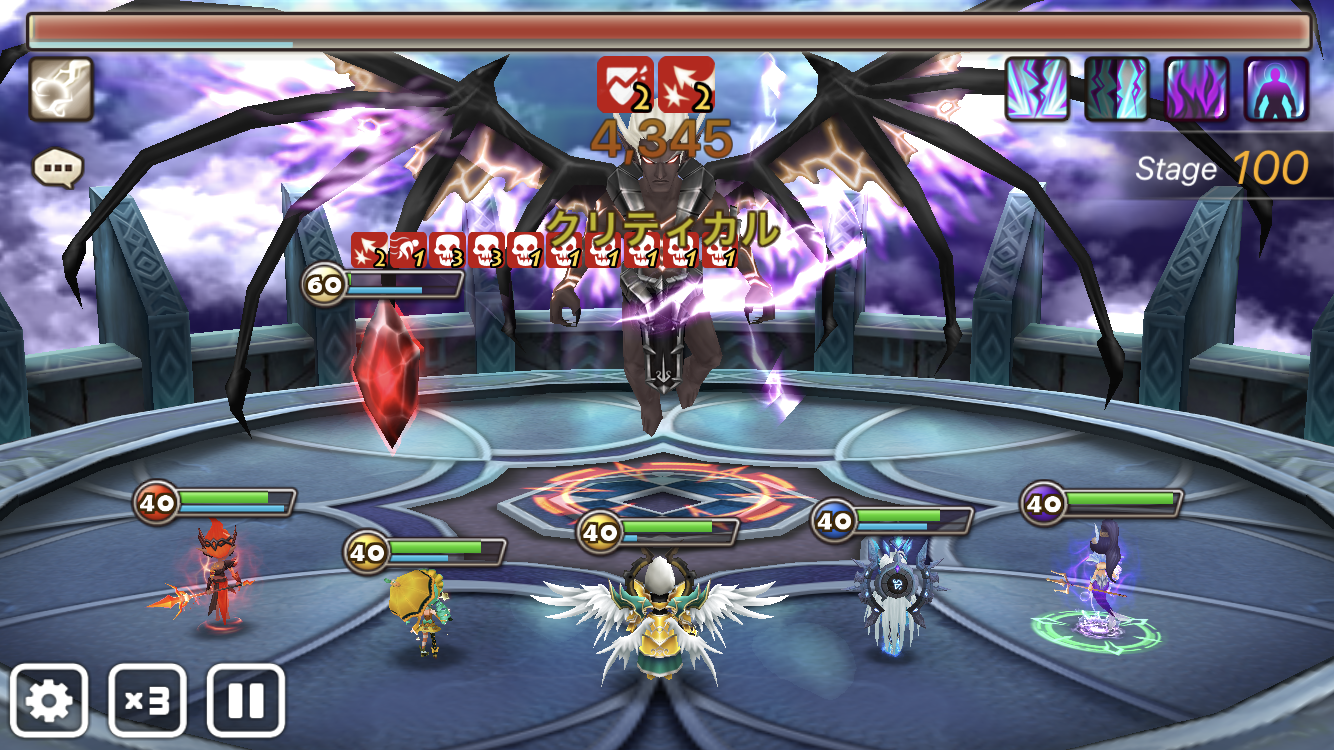
Task: Select the purple flames boss skill
Action: pyautogui.click(x=1197, y=89)
